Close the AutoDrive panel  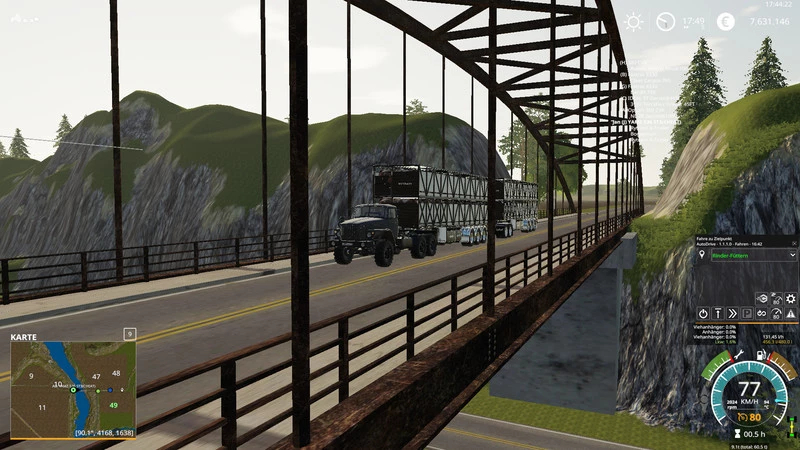793,241
